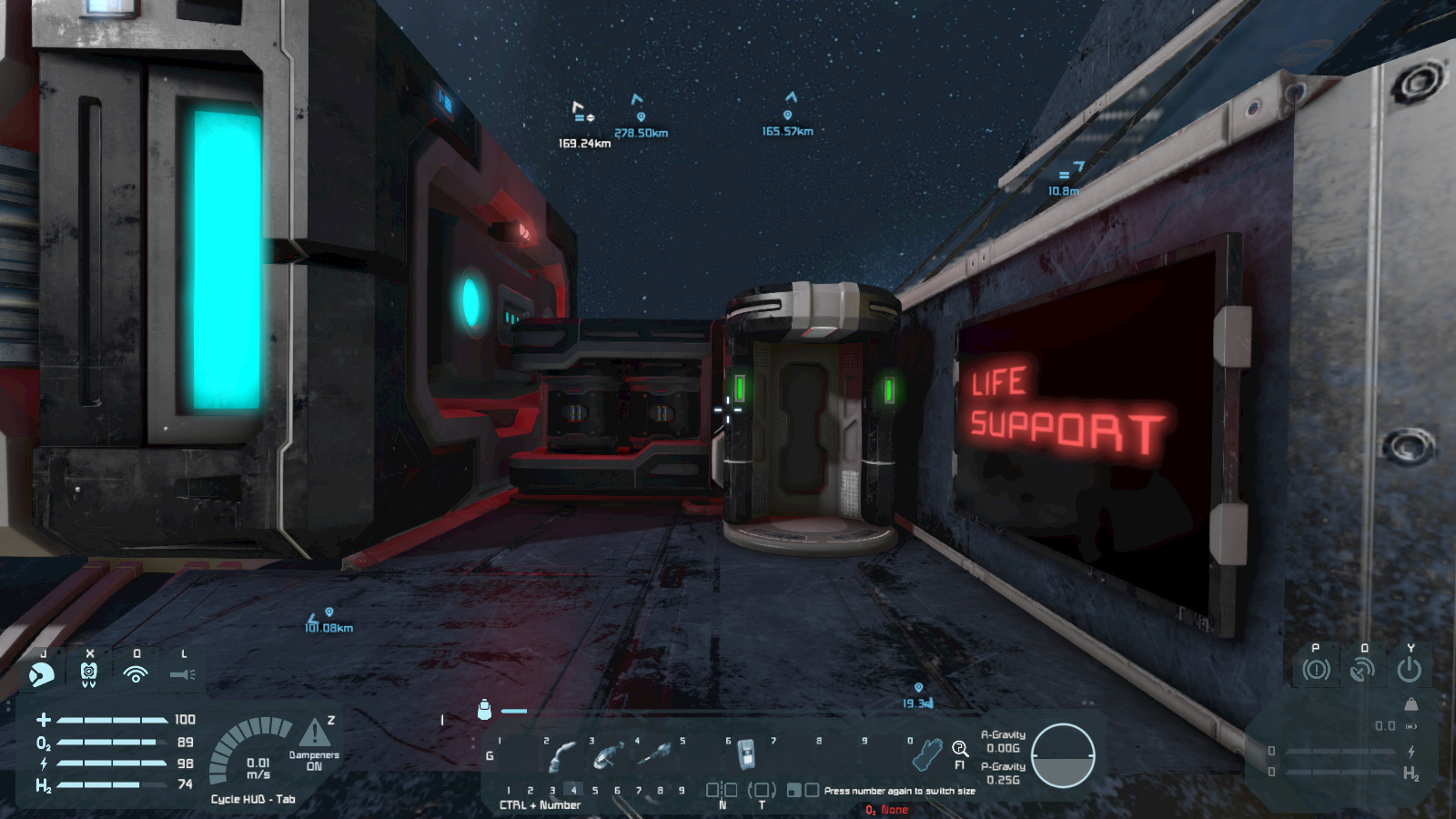Select the hand drill in hotbar slot 4
The width and height of the screenshot is (1456, 819).
pyautogui.click(x=654, y=753)
